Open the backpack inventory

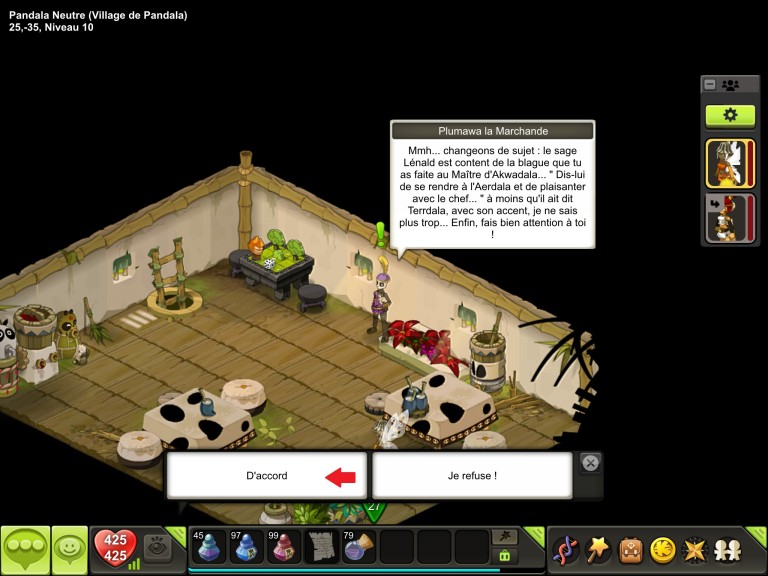click(x=630, y=549)
